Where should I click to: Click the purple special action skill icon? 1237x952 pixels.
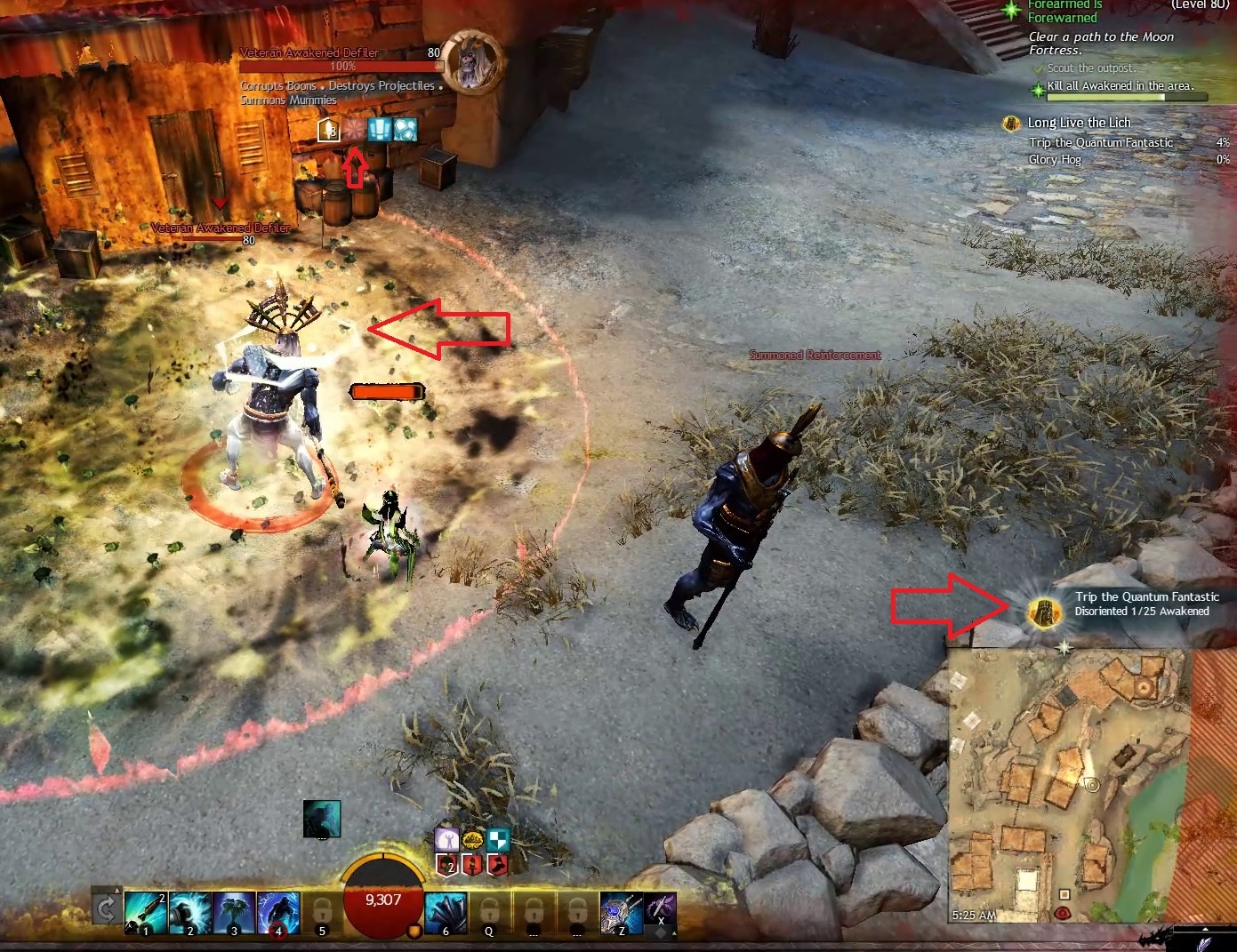pyautogui.click(x=661, y=910)
